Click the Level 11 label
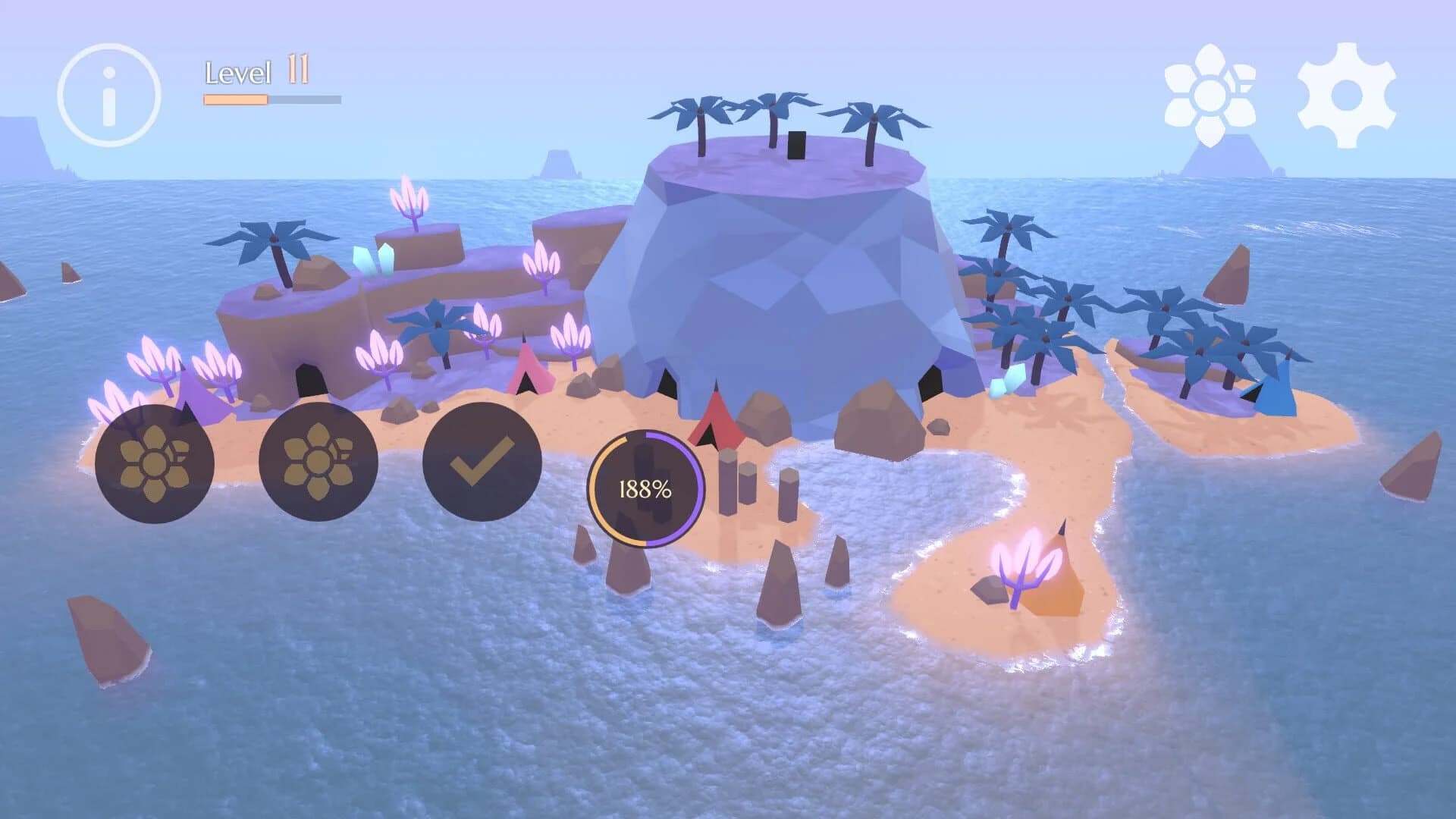Image resolution: width=1456 pixels, height=819 pixels. click(250, 72)
